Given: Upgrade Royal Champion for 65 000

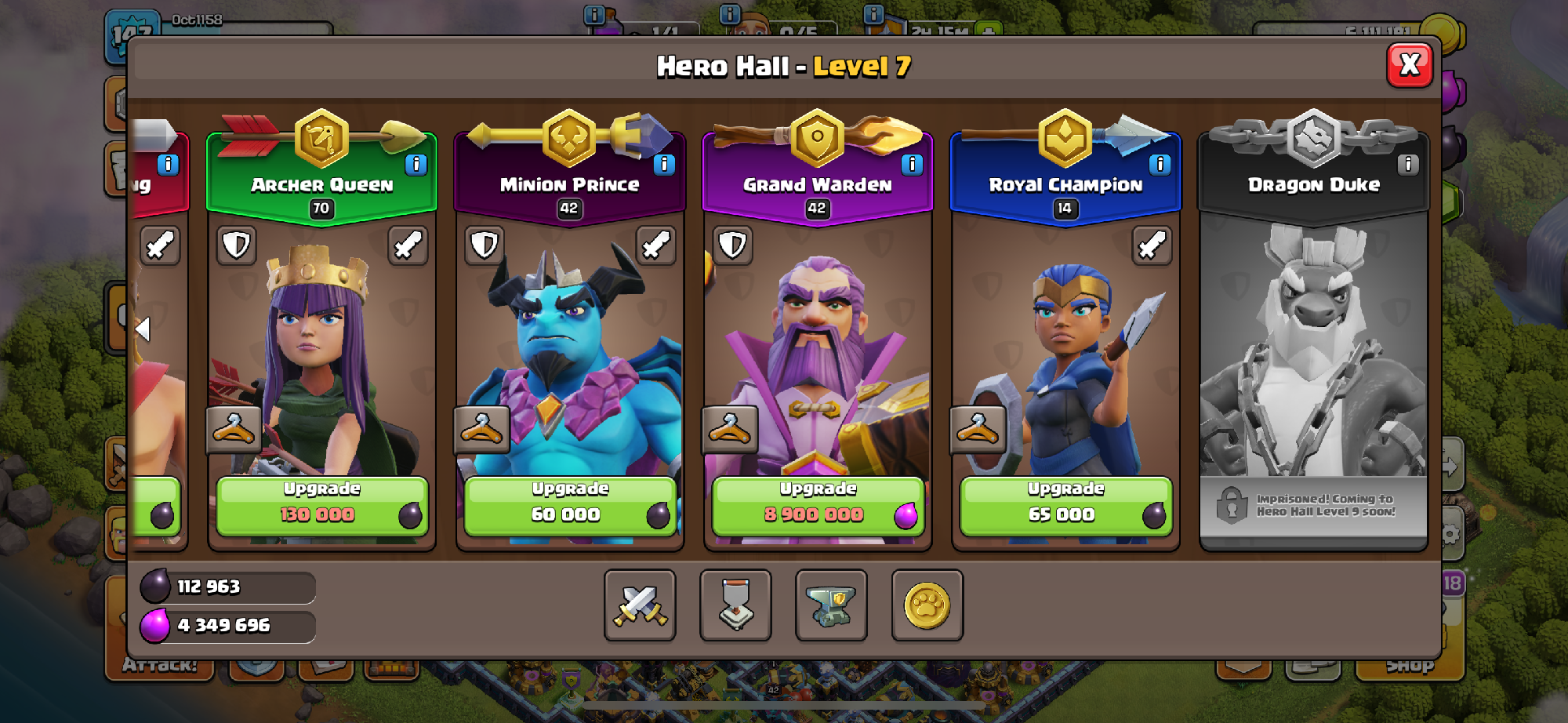Looking at the screenshot, I should pos(1065,506).
